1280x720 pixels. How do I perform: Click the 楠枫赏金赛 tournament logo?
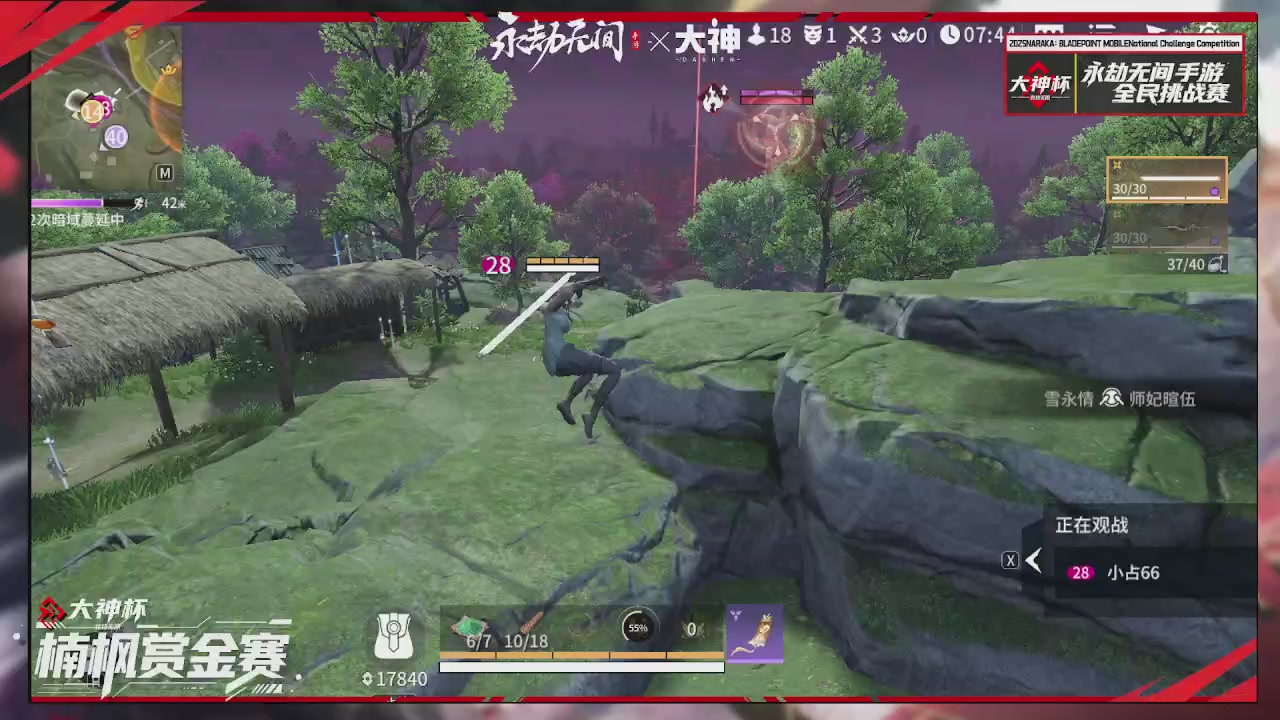click(160, 655)
